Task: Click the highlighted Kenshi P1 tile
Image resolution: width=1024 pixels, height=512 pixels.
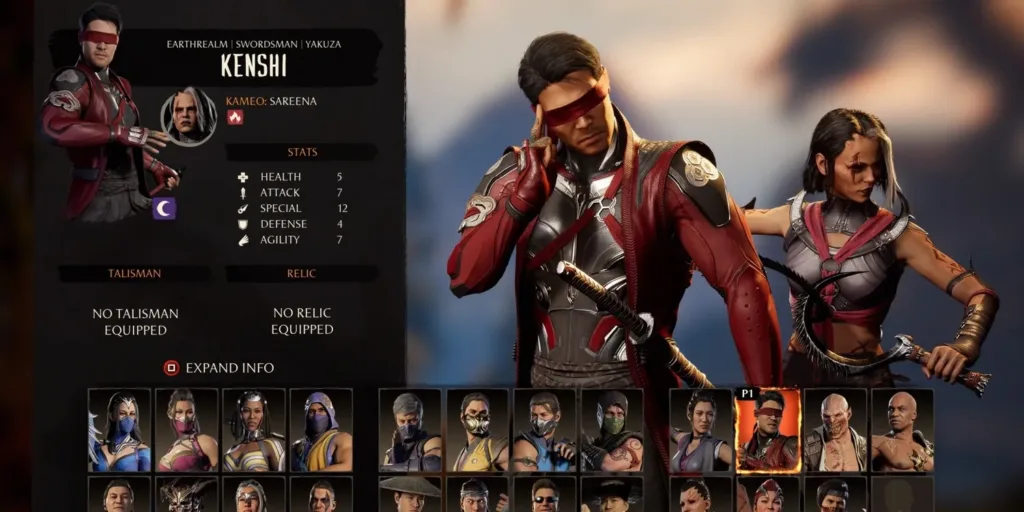Action: pyautogui.click(x=768, y=431)
